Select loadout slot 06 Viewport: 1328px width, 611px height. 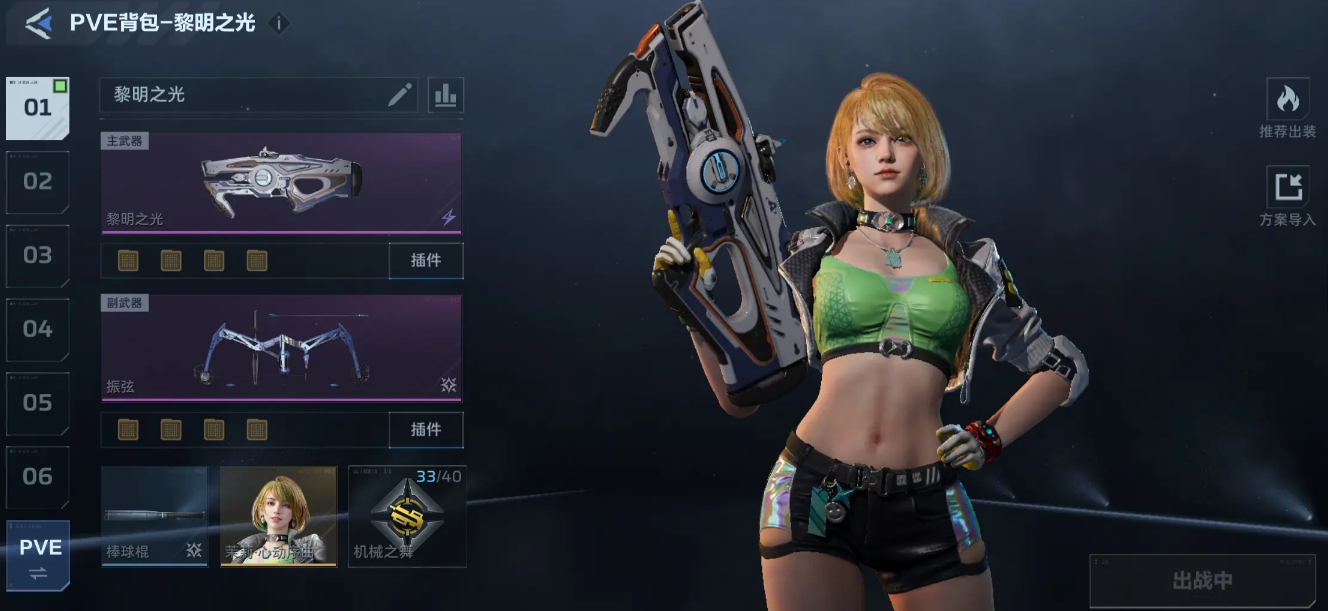(x=38, y=477)
